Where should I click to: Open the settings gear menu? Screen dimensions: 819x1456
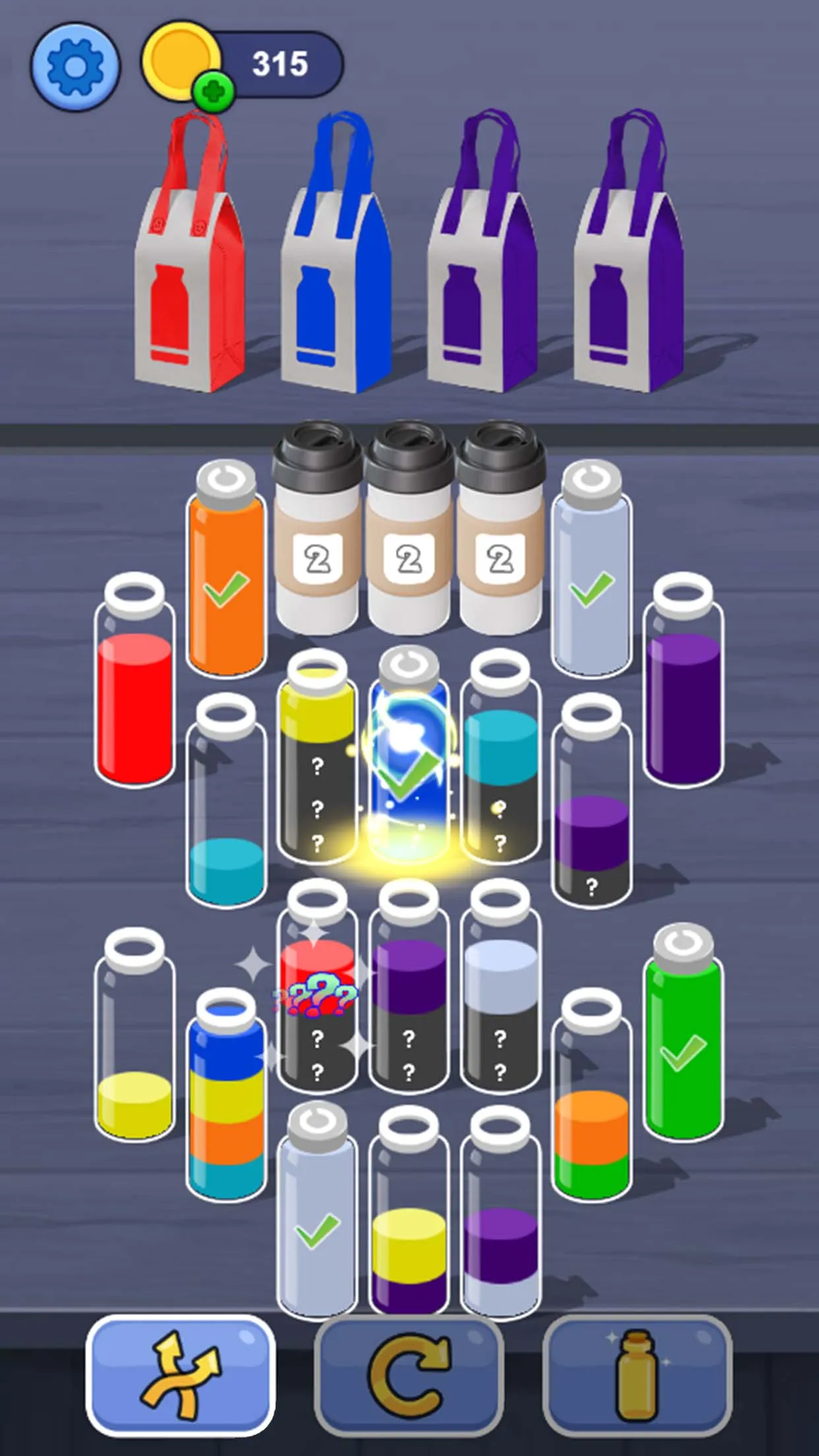point(75,66)
